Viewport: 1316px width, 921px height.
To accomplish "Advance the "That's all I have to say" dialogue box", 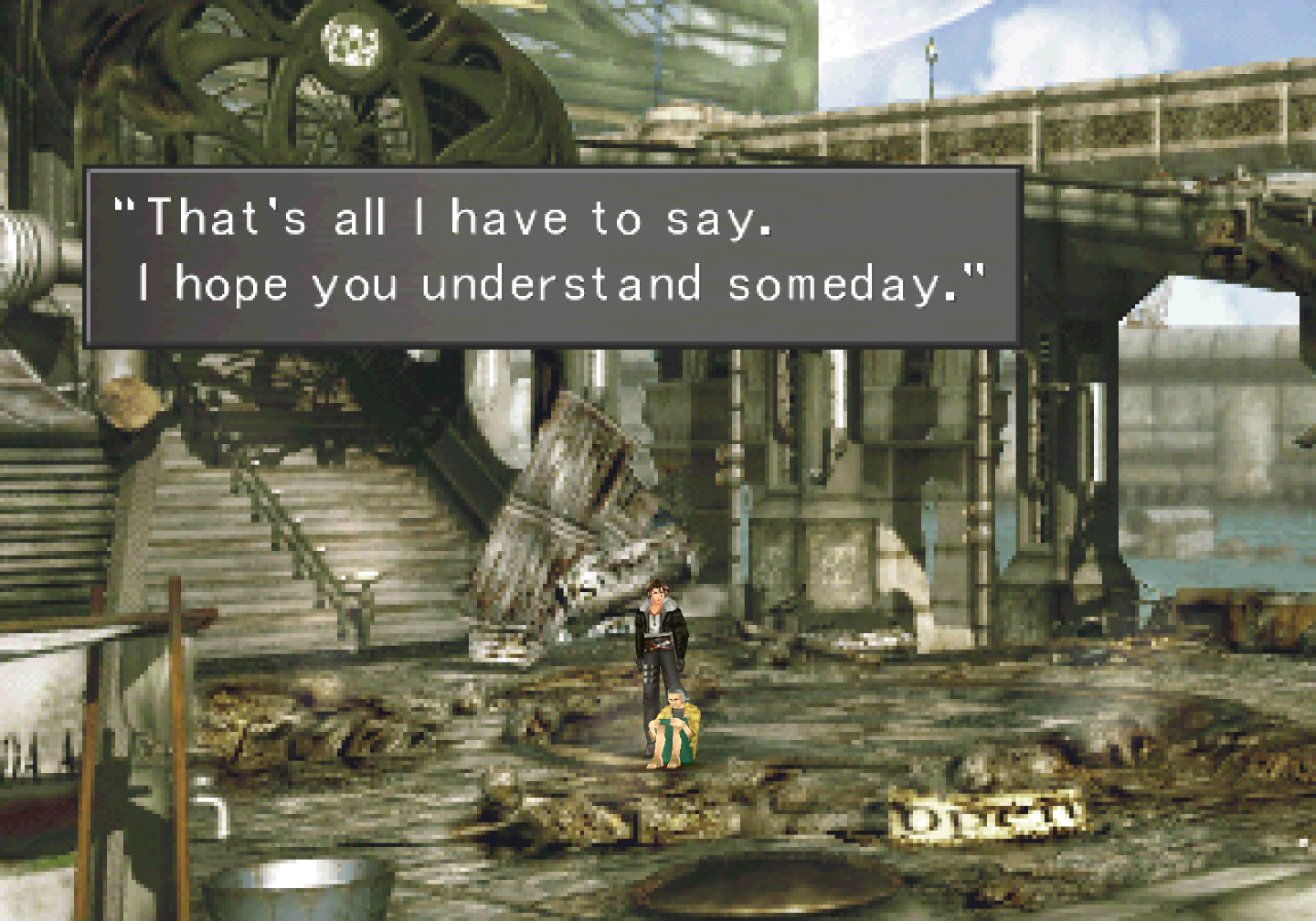I will [x=552, y=257].
